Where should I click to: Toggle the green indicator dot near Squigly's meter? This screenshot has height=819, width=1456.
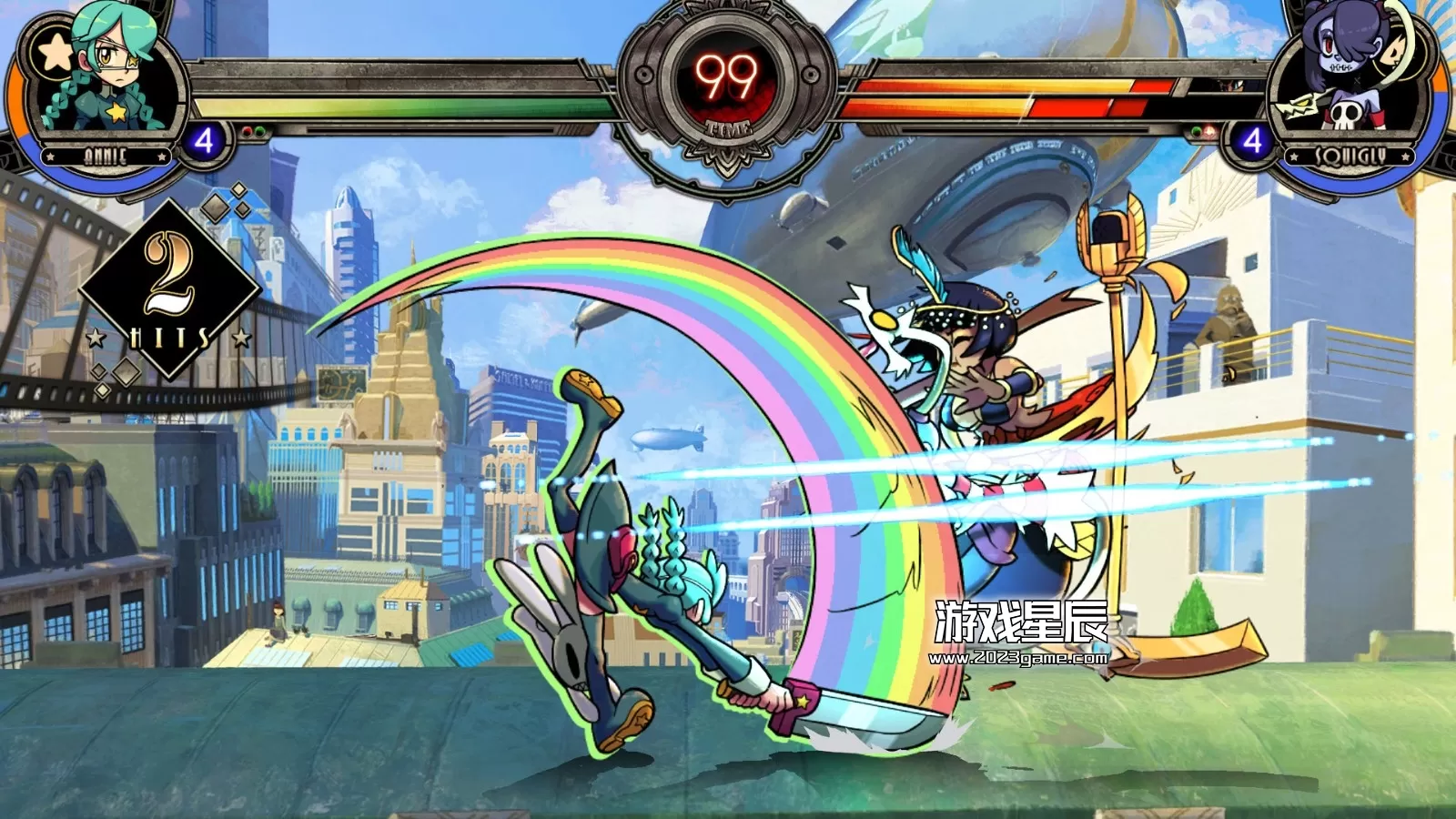point(1196,132)
